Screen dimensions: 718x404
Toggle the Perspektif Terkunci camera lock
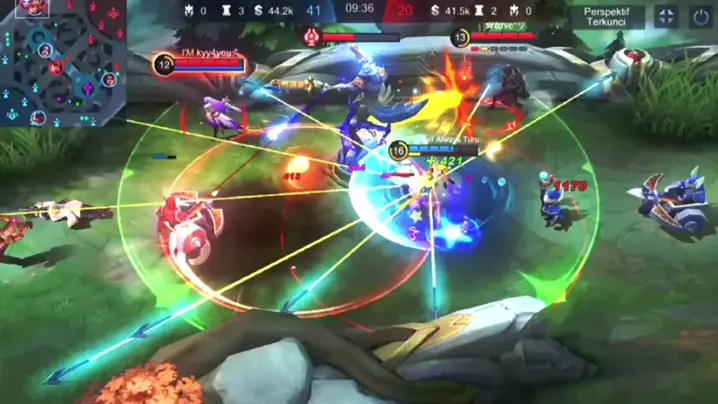tap(607, 16)
